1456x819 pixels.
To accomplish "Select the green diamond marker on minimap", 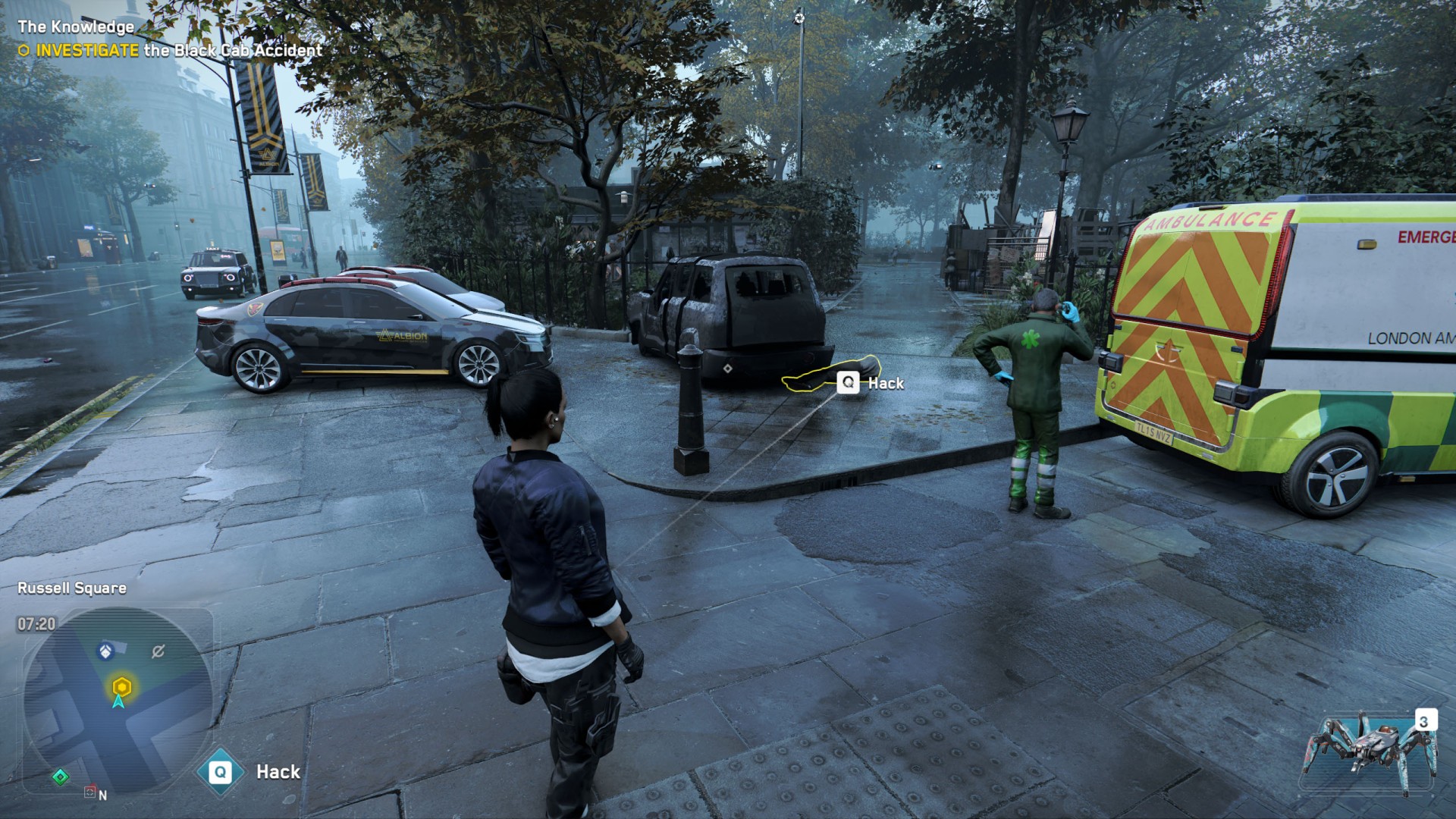I will (x=61, y=777).
